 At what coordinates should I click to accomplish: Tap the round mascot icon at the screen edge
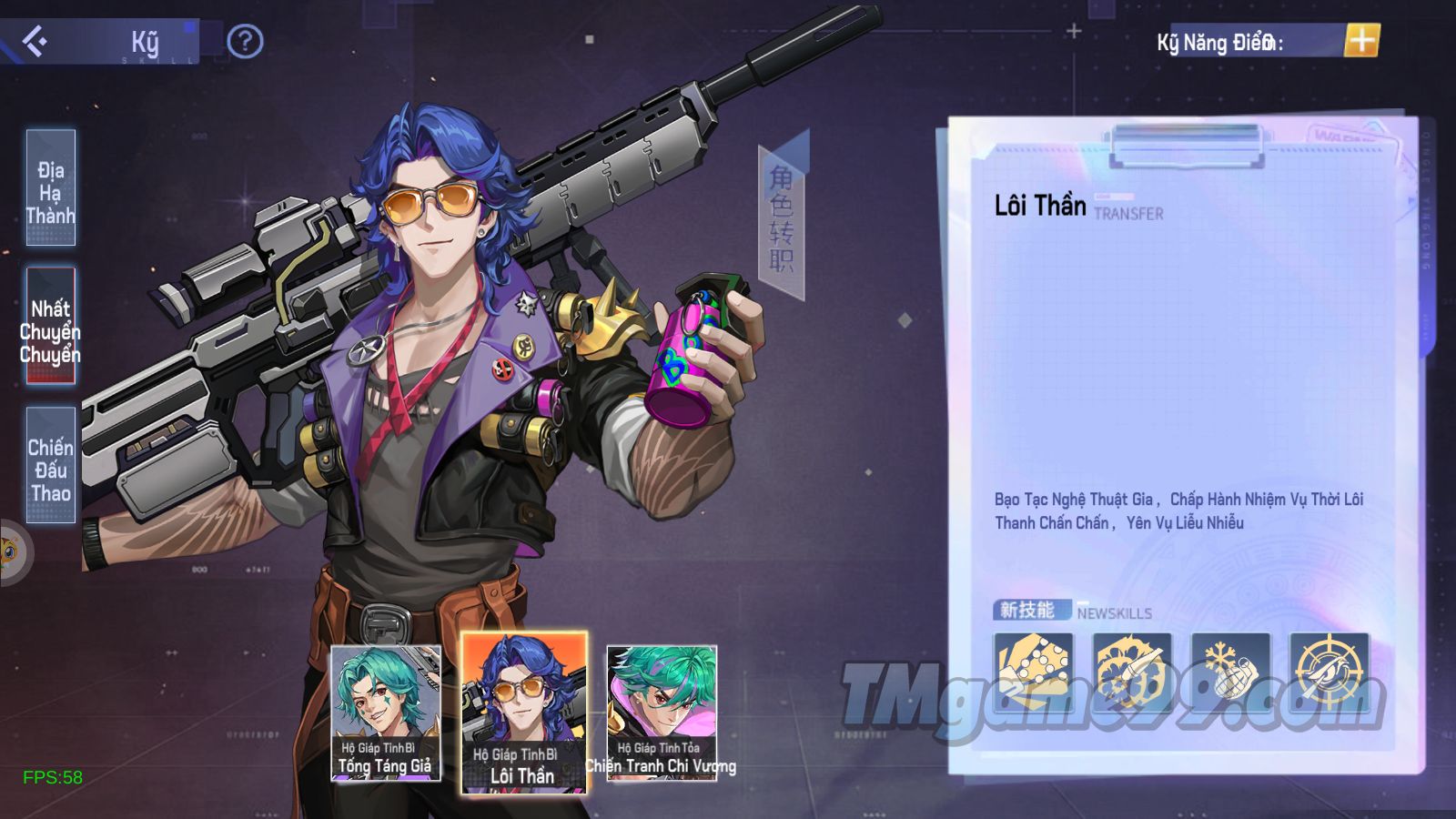pos(11,552)
